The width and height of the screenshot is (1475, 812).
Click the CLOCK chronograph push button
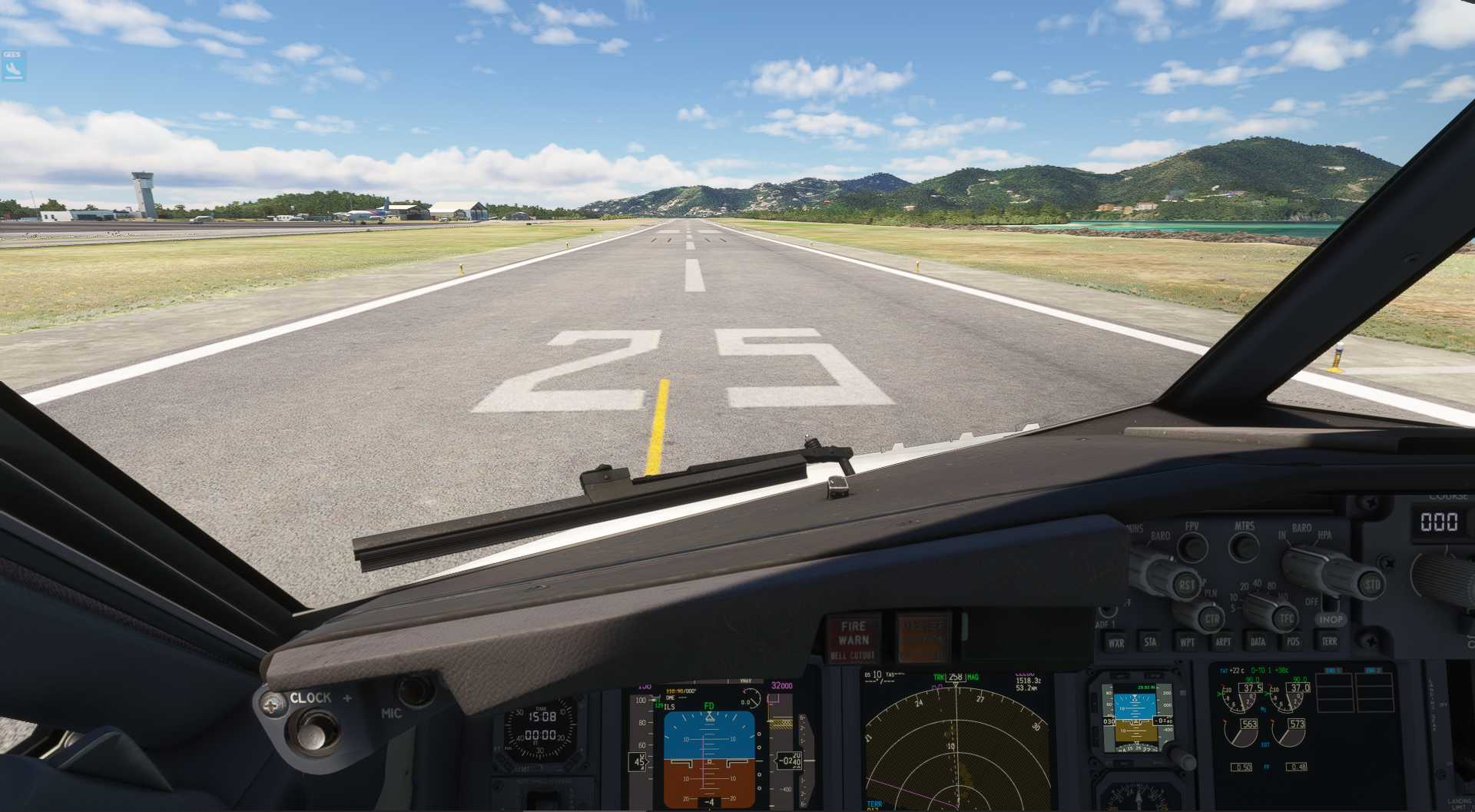coord(315,728)
